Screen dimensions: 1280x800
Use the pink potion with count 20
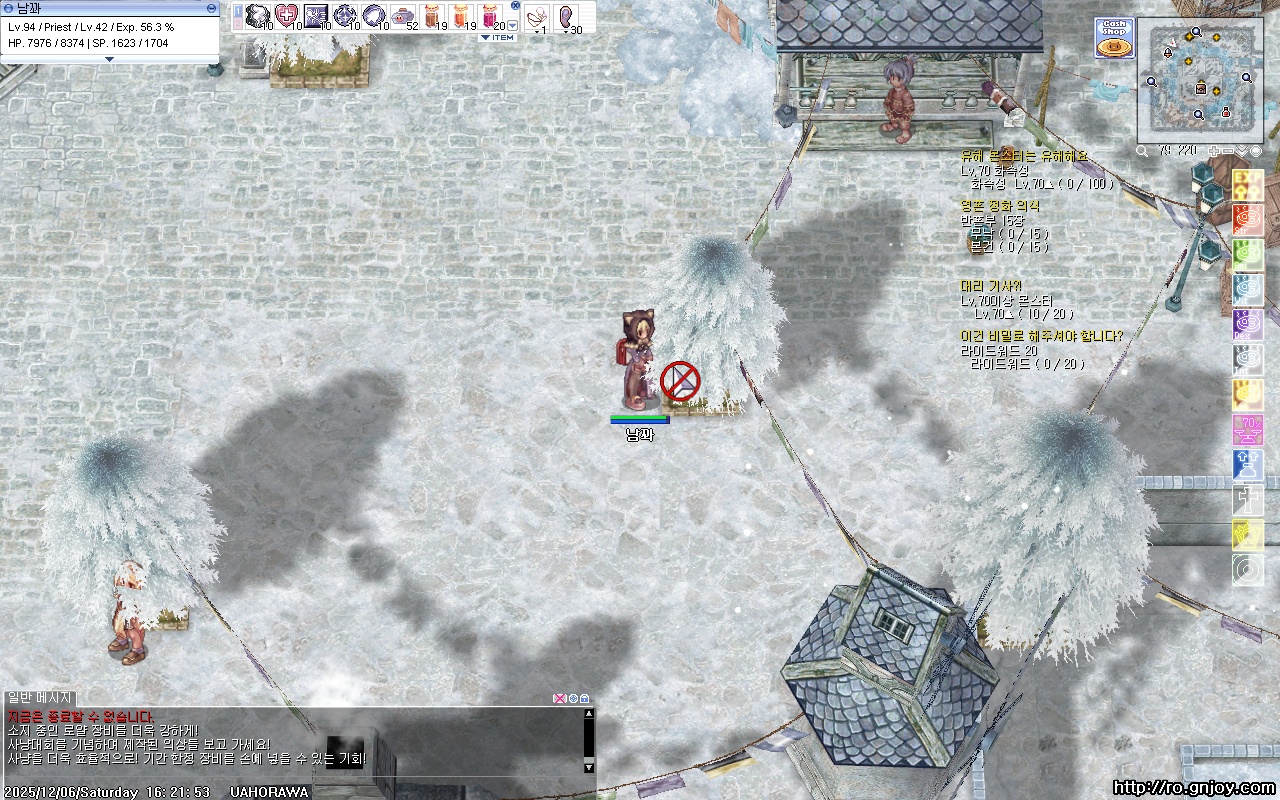[x=491, y=16]
